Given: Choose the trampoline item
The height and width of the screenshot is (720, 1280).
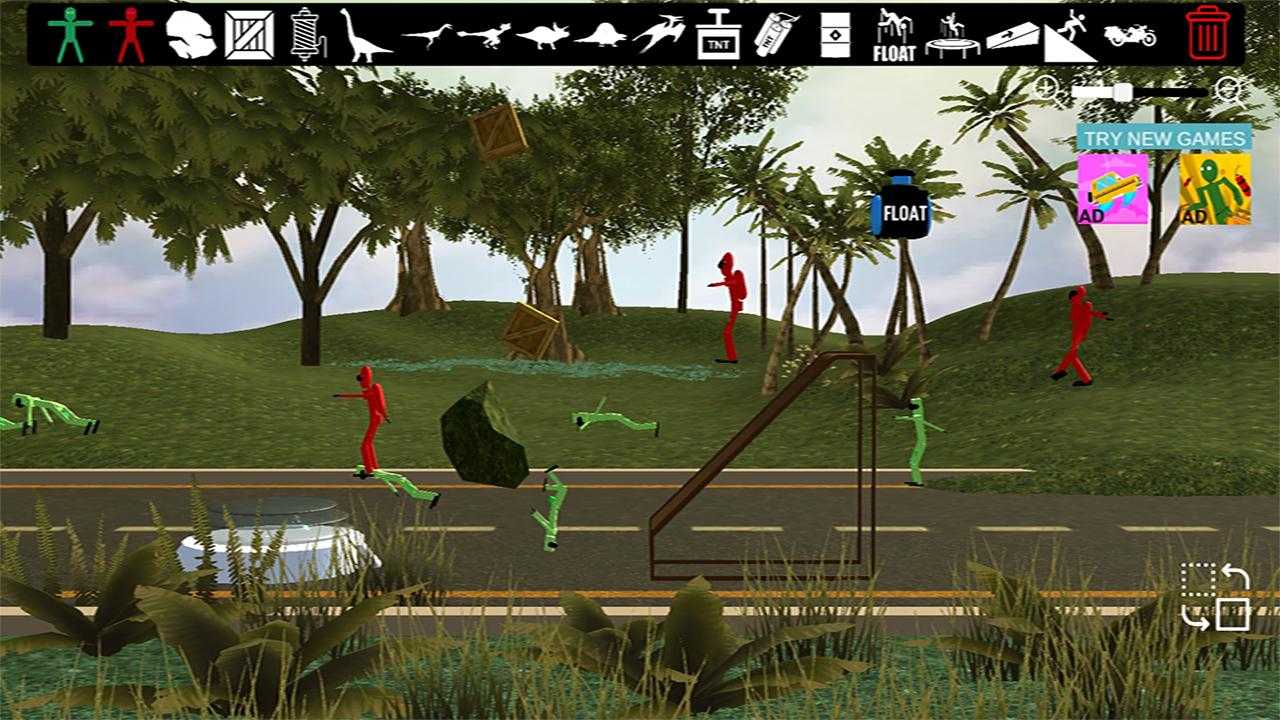Looking at the screenshot, I should tap(953, 35).
